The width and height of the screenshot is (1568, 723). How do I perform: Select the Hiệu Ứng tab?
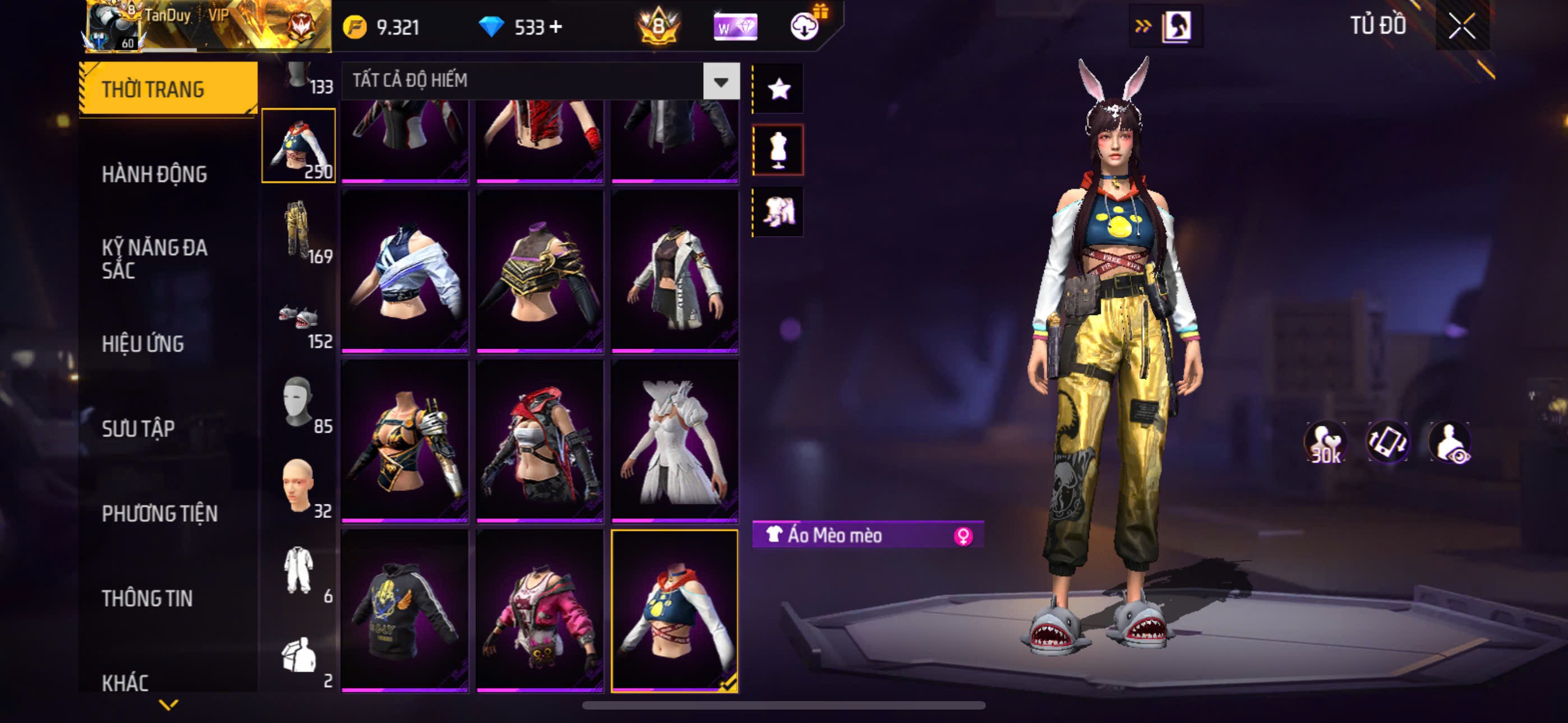(142, 344)
